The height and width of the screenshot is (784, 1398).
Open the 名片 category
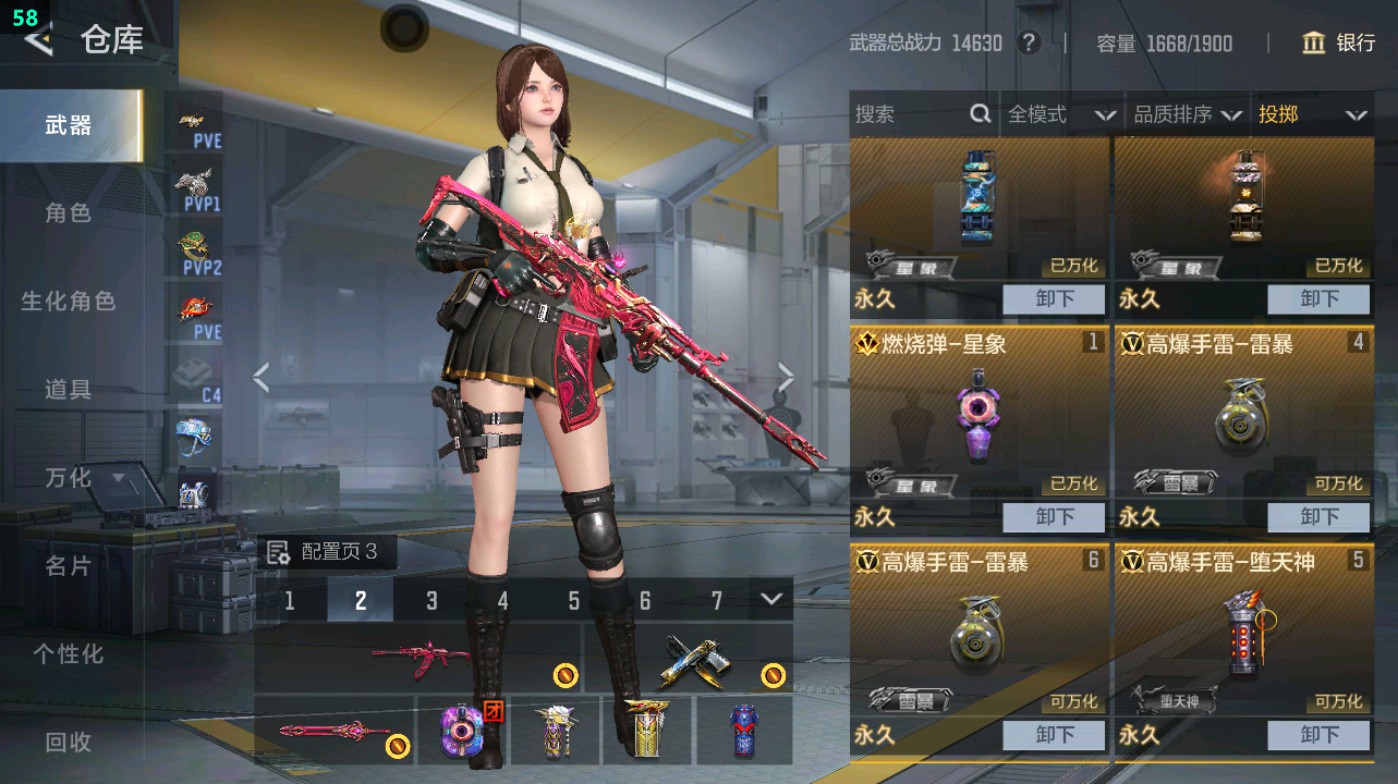[68, 566]
